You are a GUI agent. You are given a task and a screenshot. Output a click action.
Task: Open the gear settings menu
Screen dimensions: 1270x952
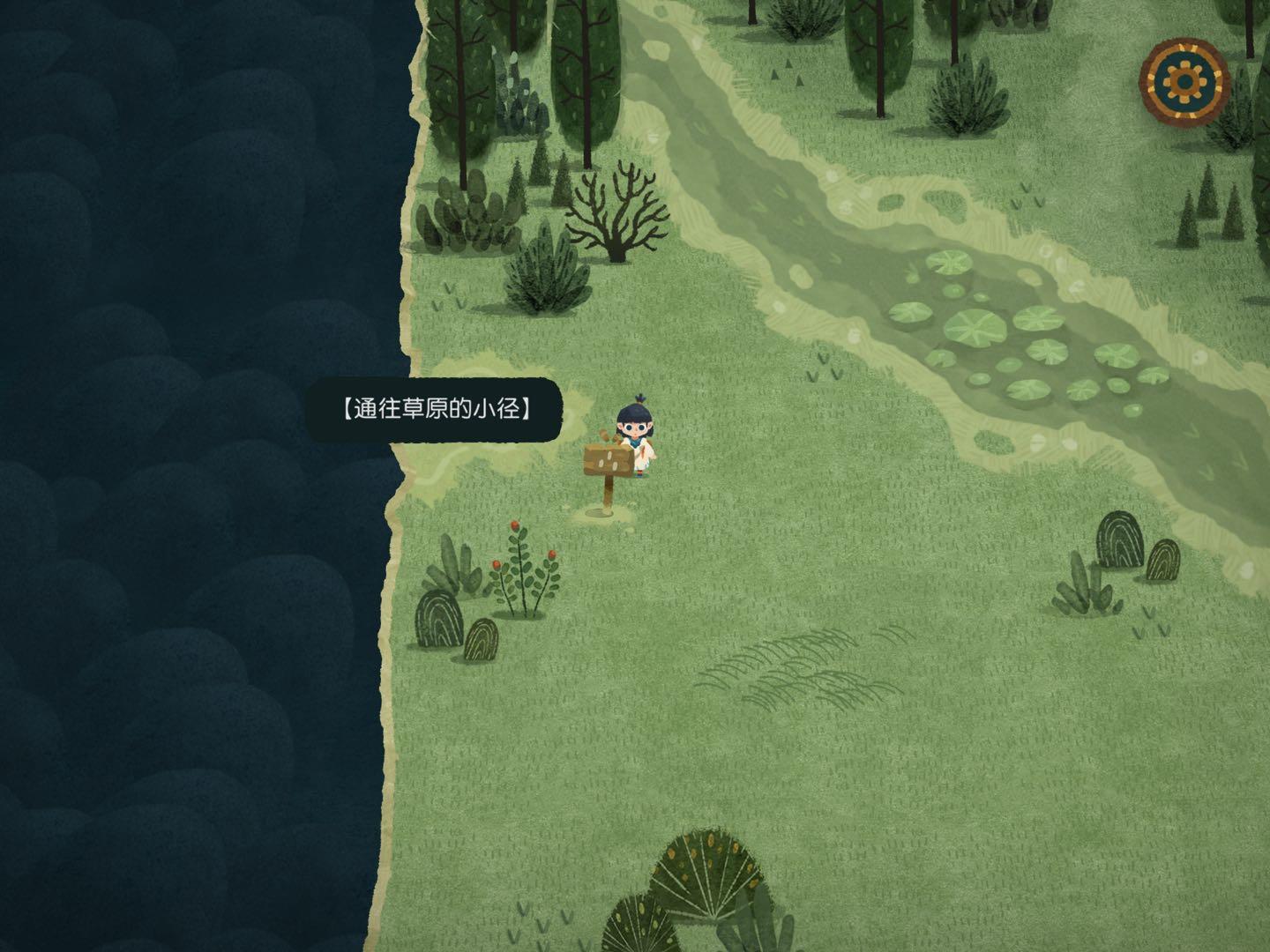point(1184,82)
